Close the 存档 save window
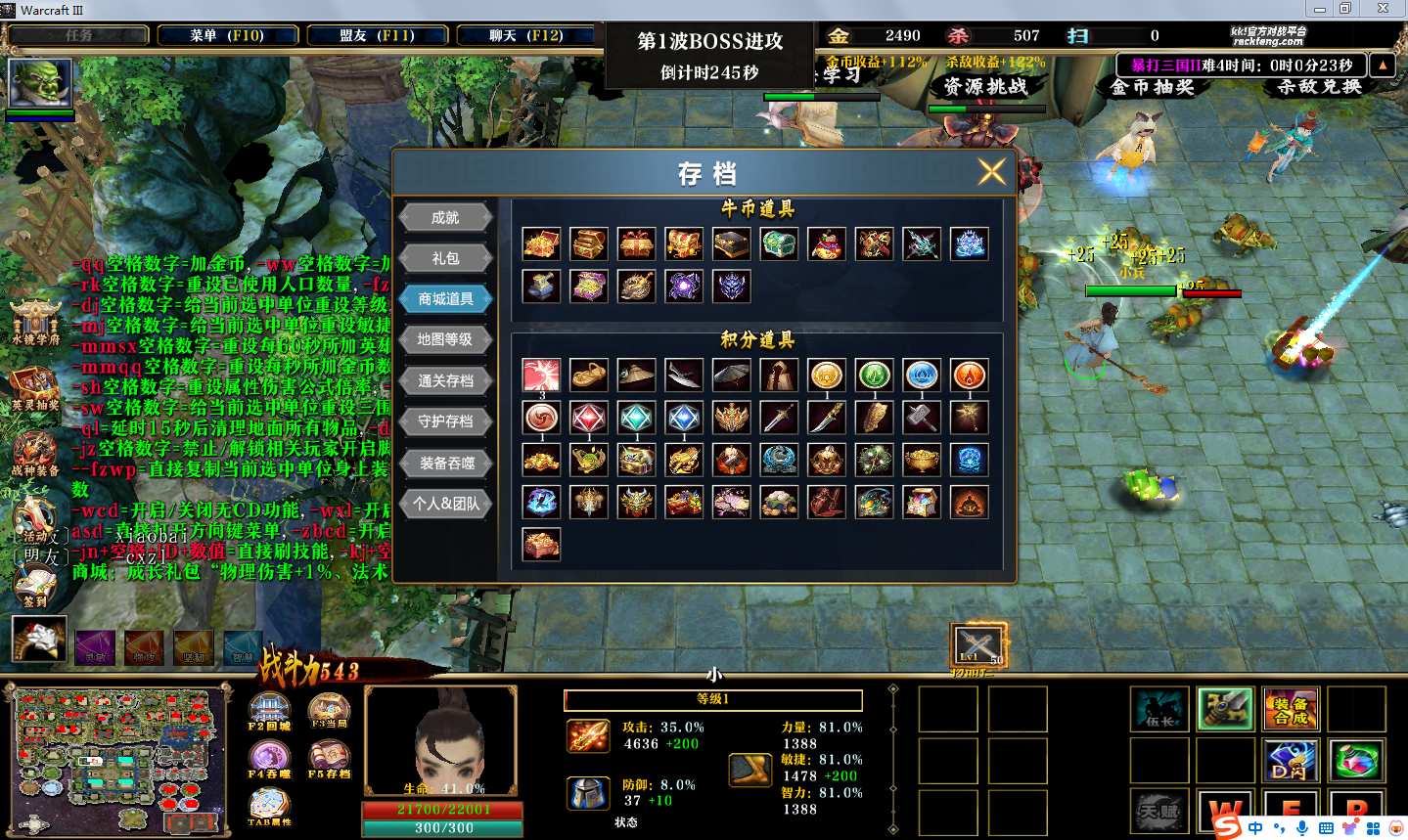1408x840 pixels. pos(991,172)
